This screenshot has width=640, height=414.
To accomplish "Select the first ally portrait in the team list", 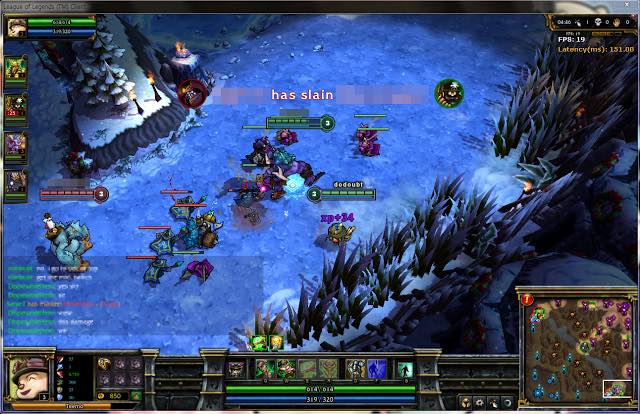I will pos(15,68).
